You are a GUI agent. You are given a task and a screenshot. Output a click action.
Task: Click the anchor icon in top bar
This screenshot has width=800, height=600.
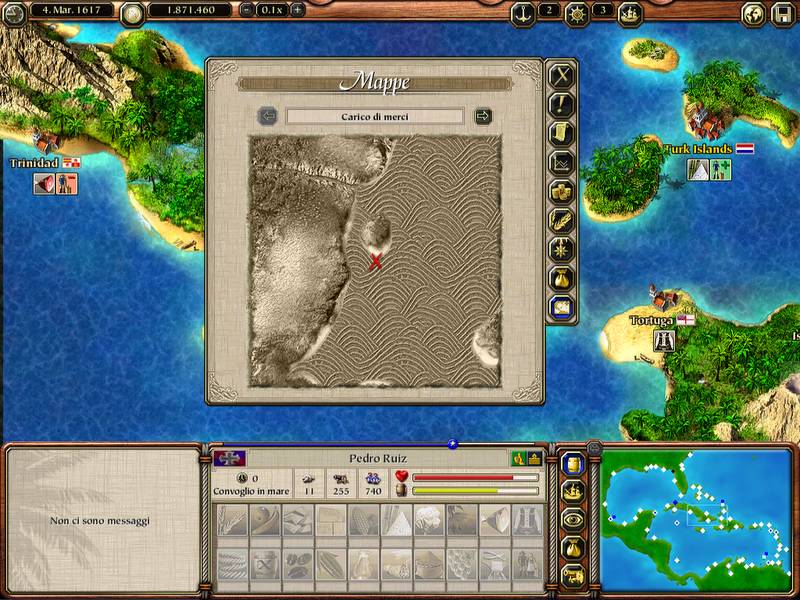click(521, 13)
